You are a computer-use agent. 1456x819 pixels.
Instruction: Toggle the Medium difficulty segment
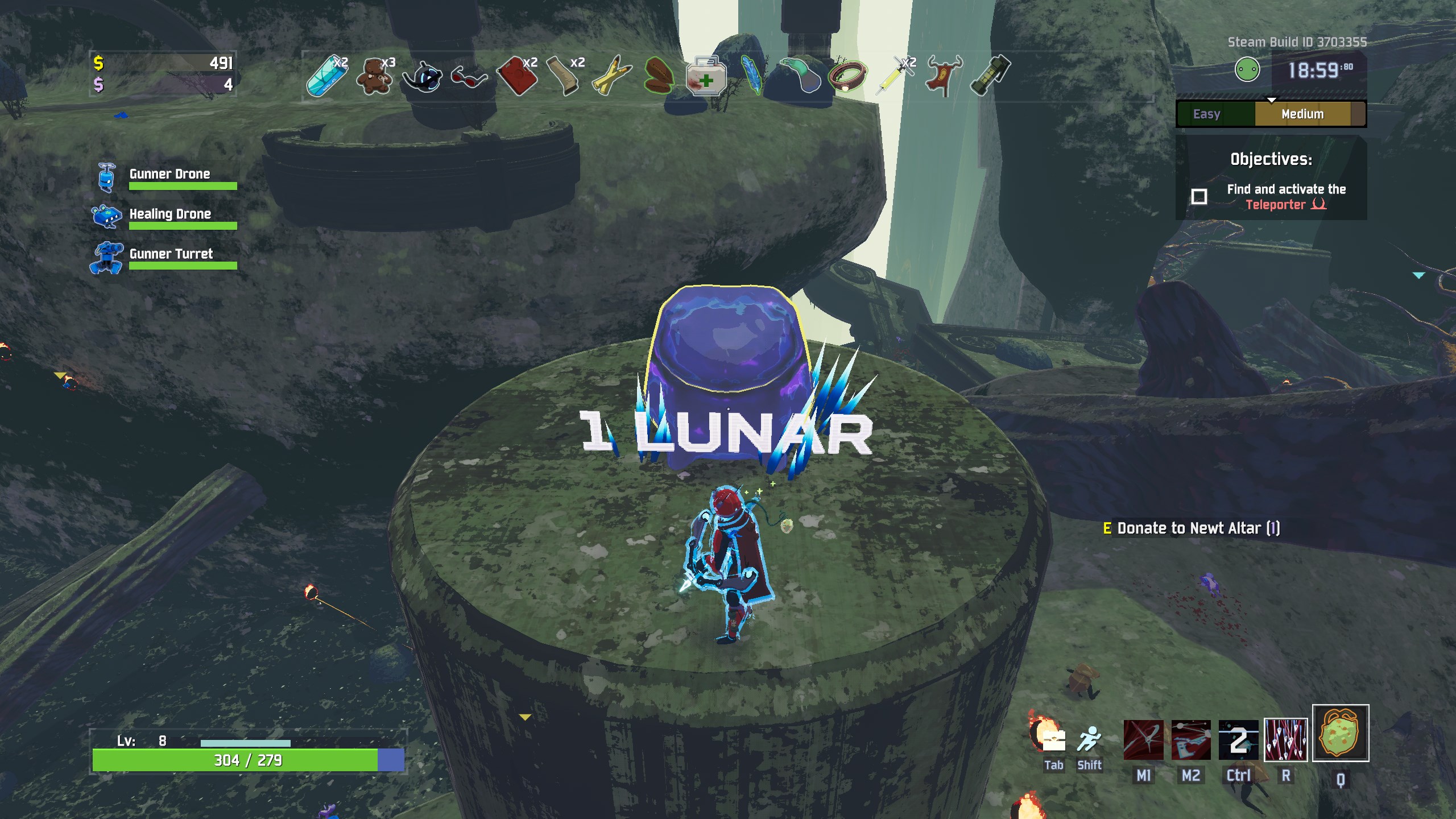tap(1302, 114)
